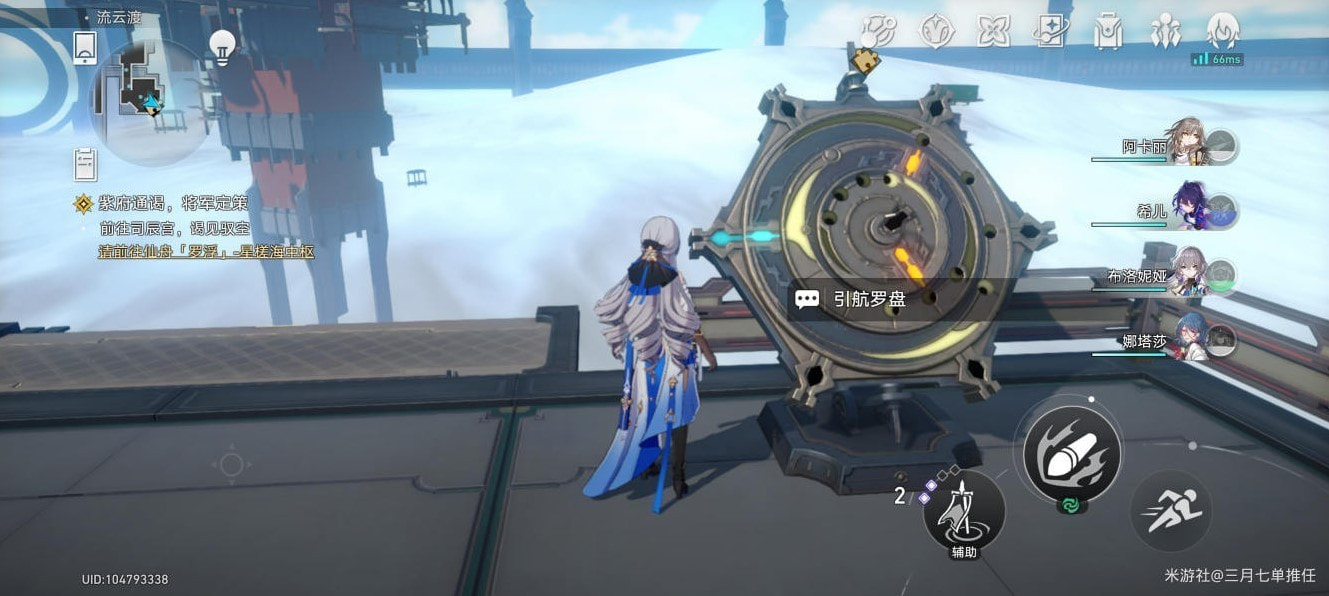
Task: Open the orbiting planets icon
Action: click(879, 31)
